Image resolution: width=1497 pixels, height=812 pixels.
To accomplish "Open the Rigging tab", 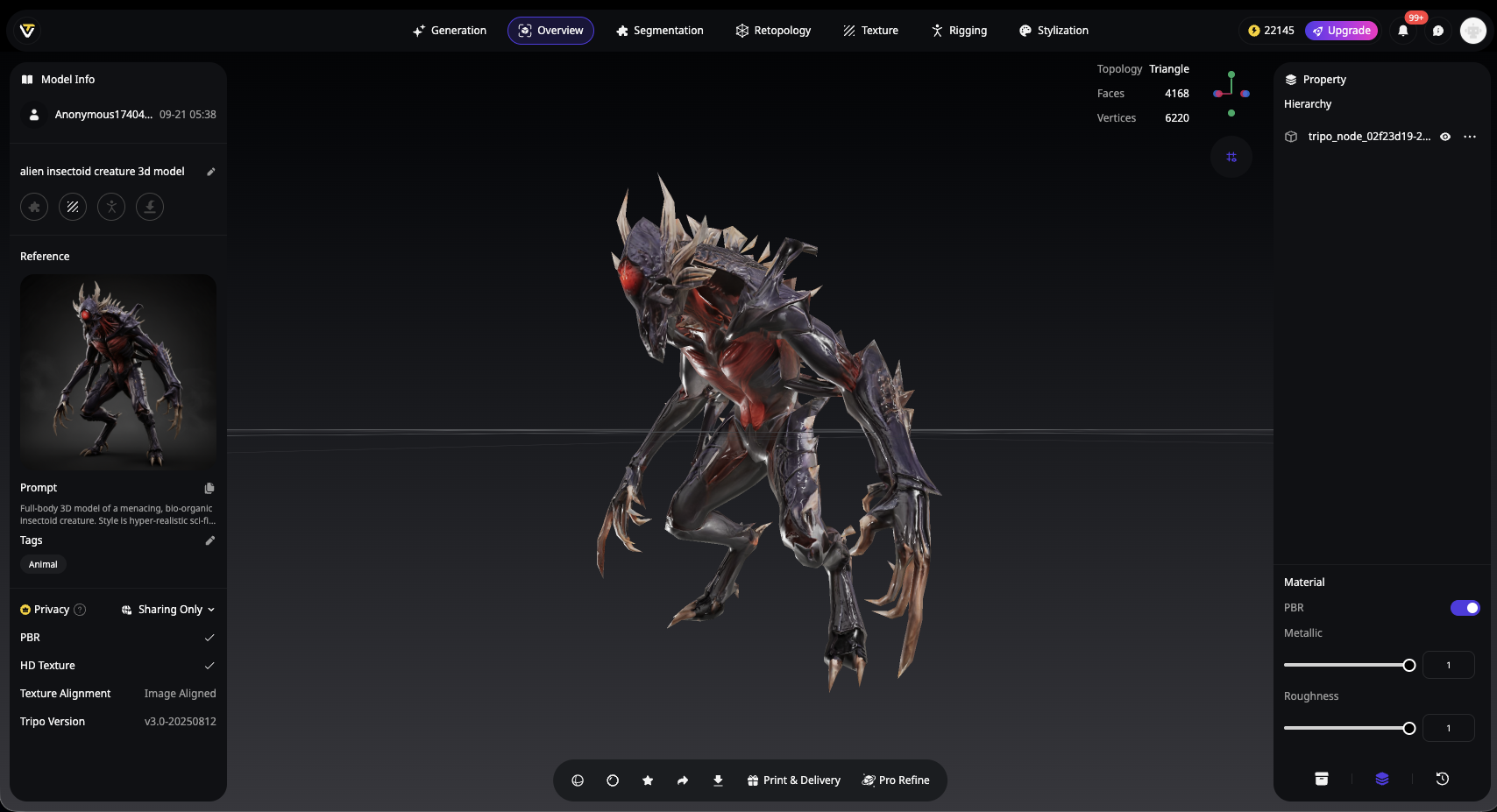I will click(959, 31).
